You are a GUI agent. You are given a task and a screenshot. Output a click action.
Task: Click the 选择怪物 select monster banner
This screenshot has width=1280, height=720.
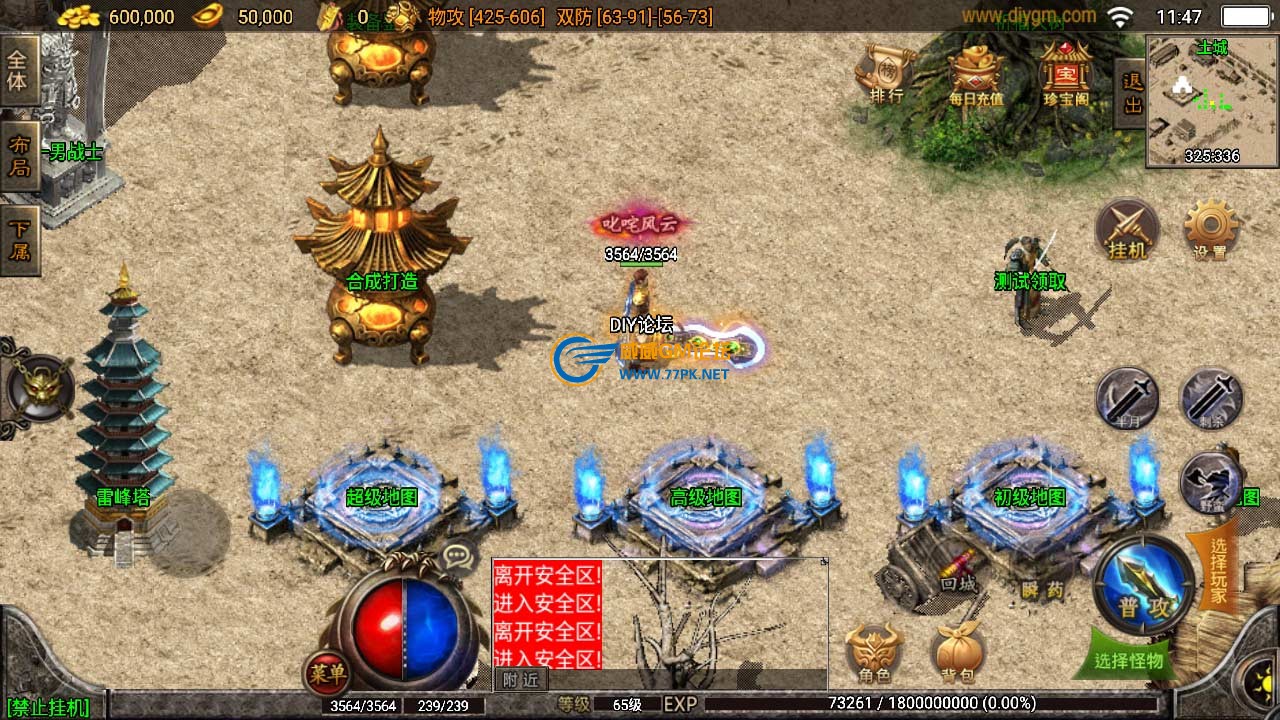tap(1129, 660)
